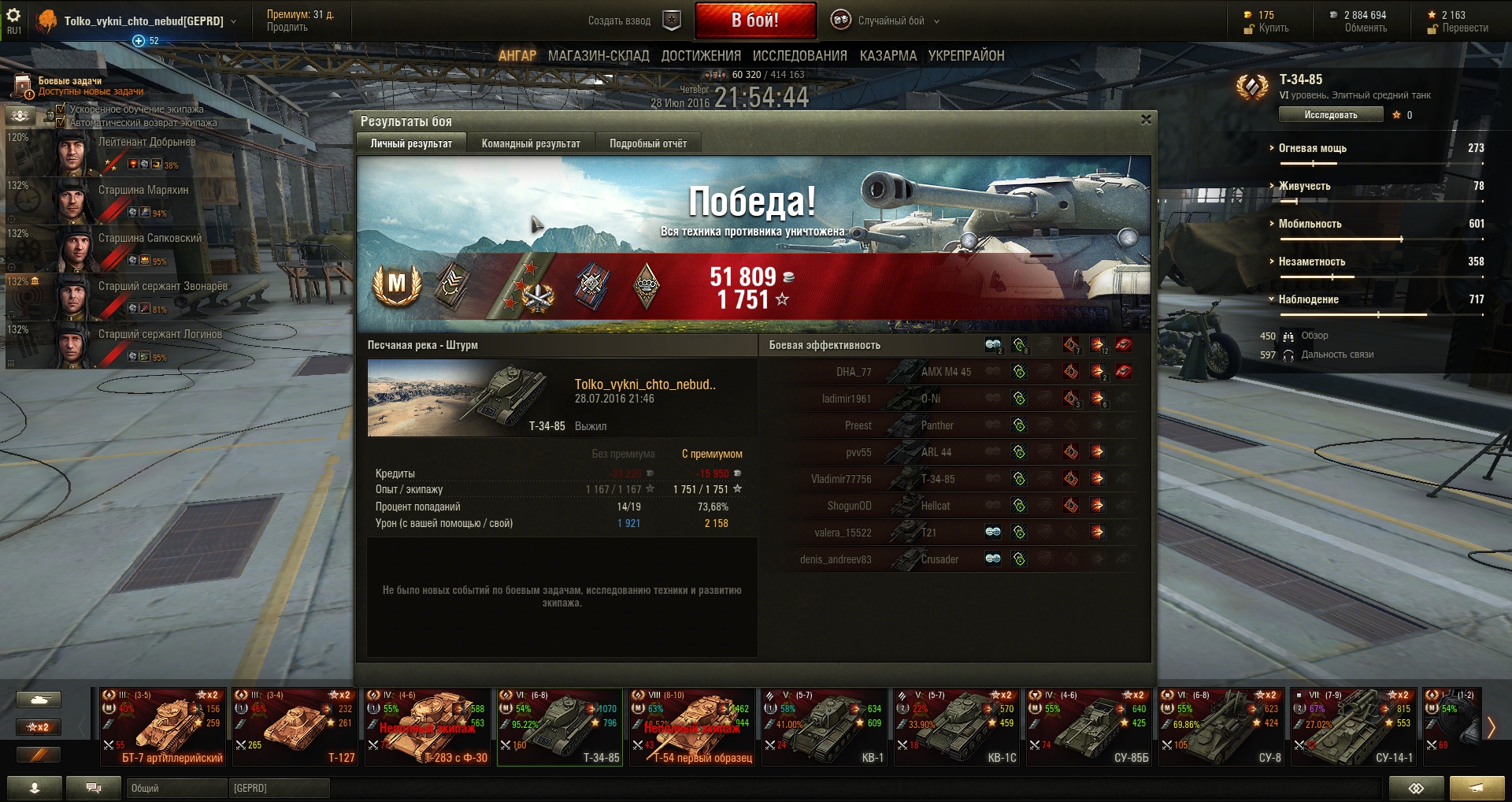This screenshot has width=1512, height=802.
Task: Choose the СУ-85Б tank in the carousel
Action: (1088, 726)
